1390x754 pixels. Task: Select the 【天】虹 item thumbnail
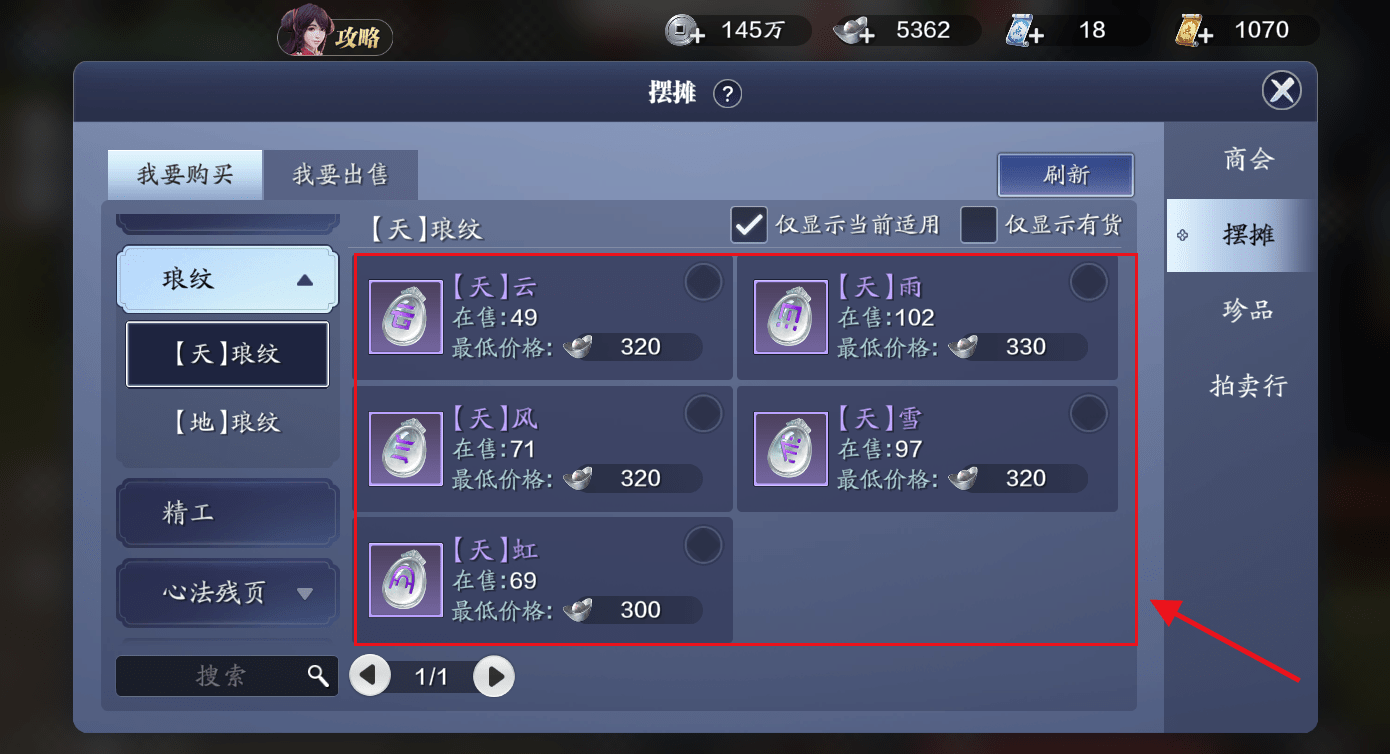tap(405, 580)
